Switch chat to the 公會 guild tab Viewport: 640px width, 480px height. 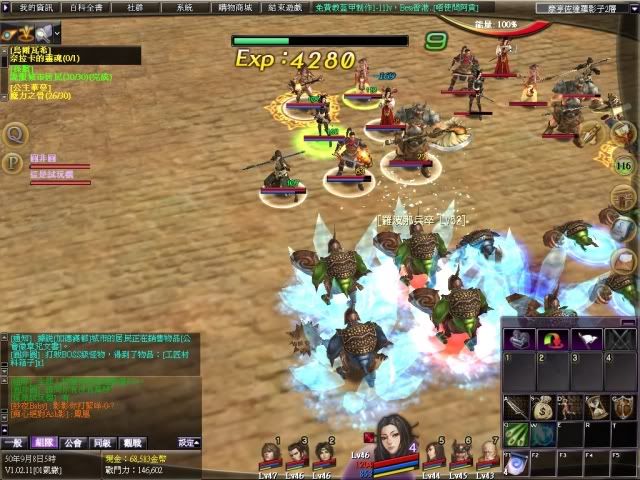tap(72, 442)
